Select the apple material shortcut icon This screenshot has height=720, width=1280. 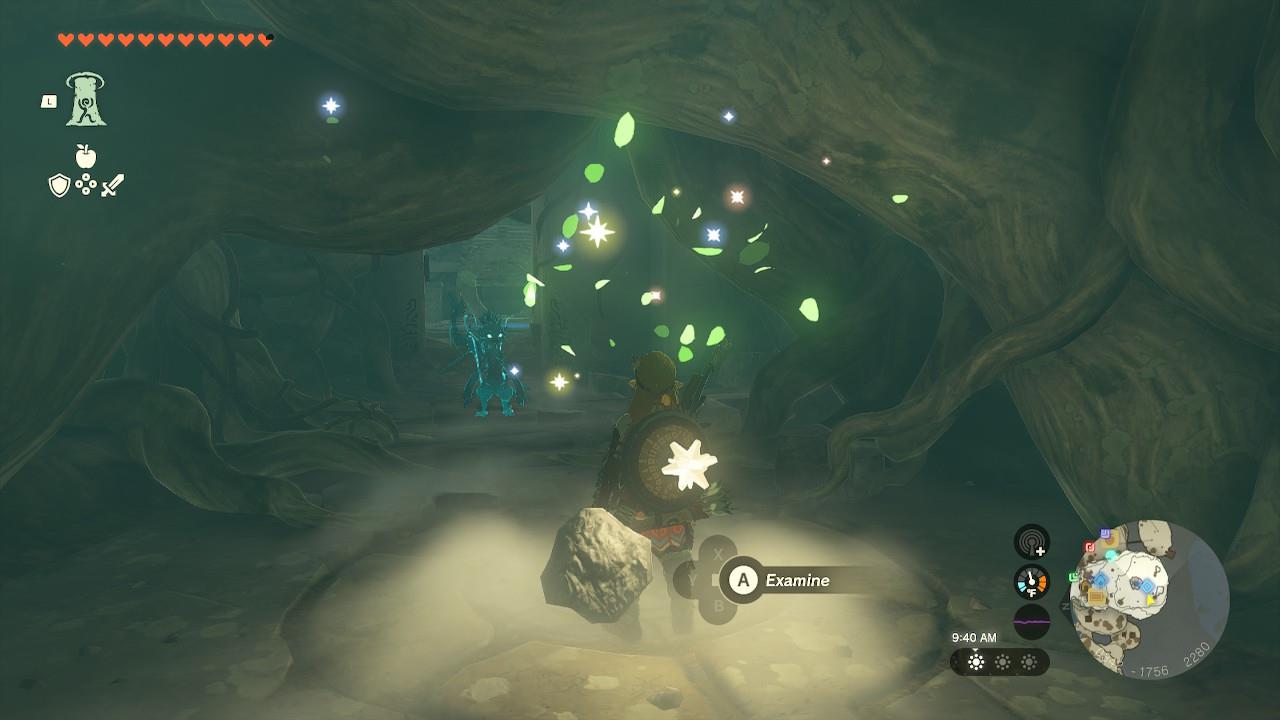pyautogui.click(x=85, y=156)
